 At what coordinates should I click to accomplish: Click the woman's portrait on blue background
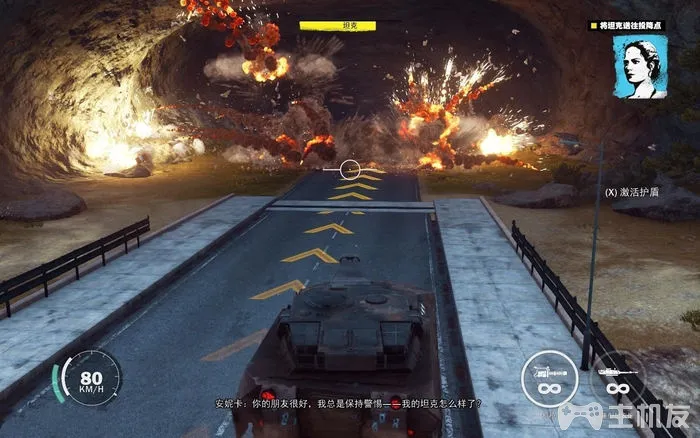point(640,67)
